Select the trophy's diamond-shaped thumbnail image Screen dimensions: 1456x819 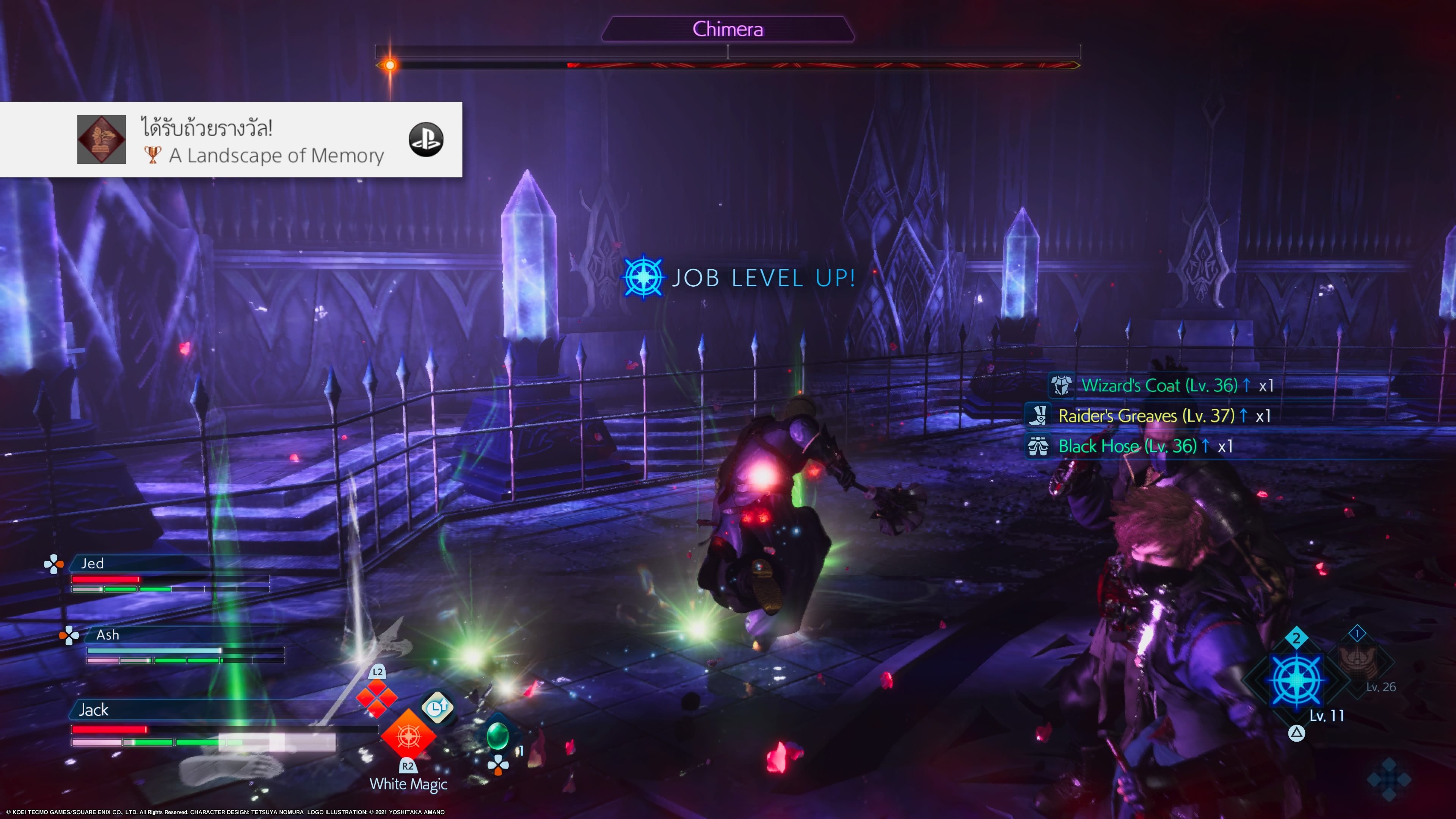pyautogui.click(x=101, y=140)
